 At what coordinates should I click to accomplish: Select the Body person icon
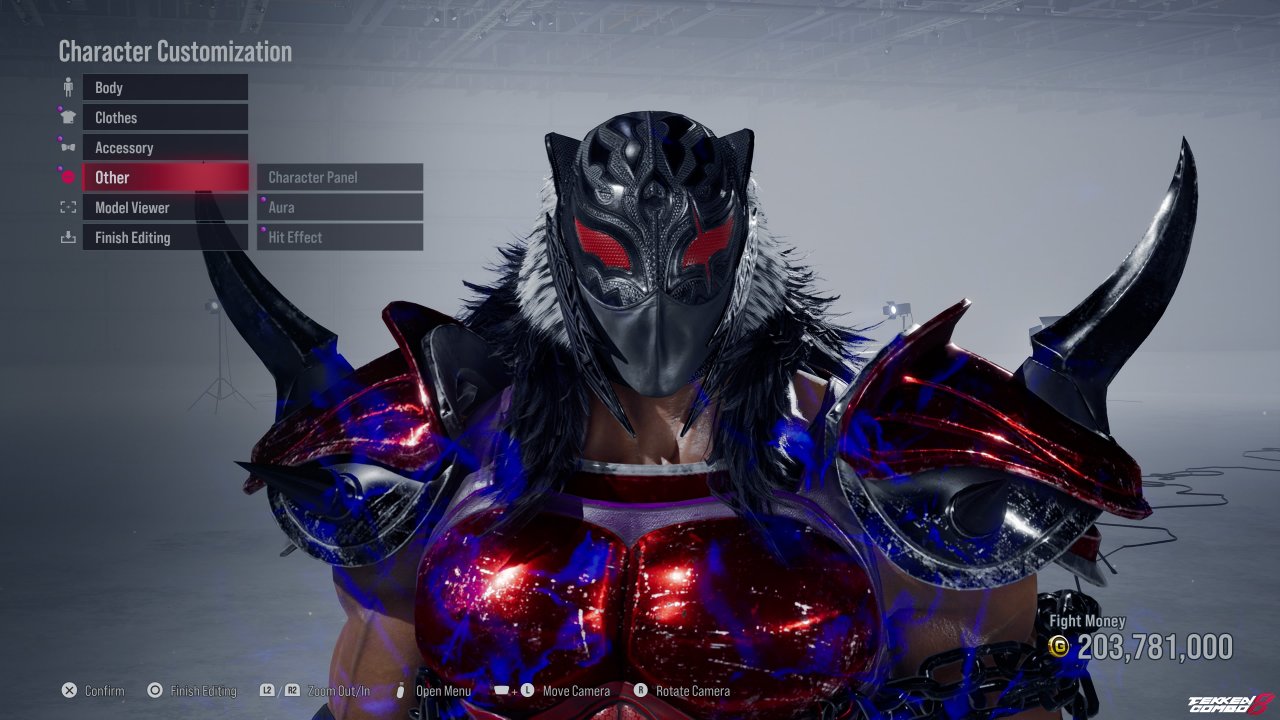(67, 87)
